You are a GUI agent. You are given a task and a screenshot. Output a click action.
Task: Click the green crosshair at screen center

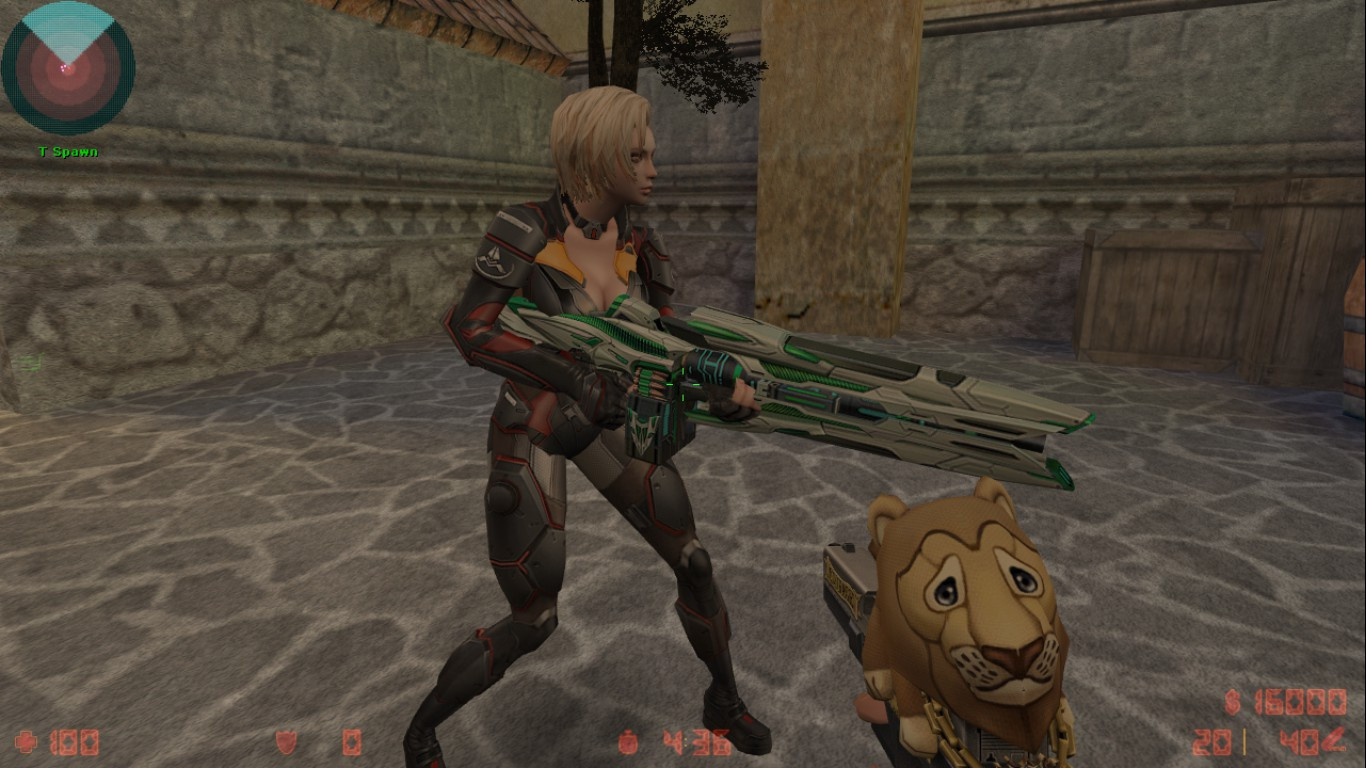683,384
